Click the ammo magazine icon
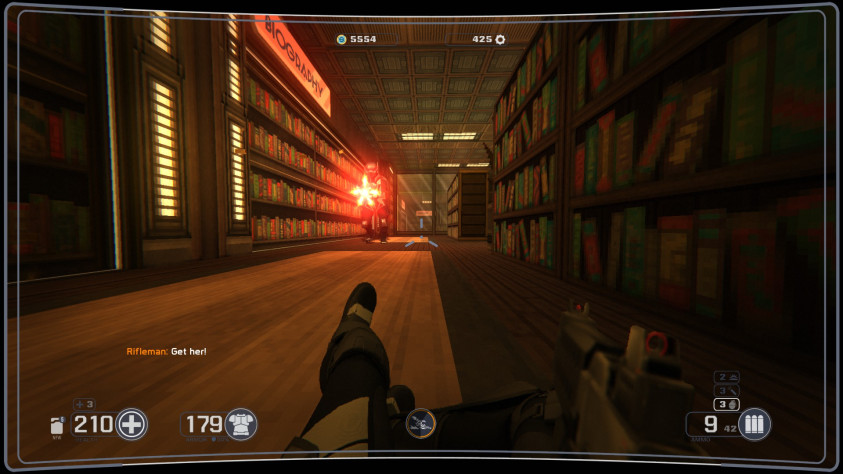 (x=754, y=424)
